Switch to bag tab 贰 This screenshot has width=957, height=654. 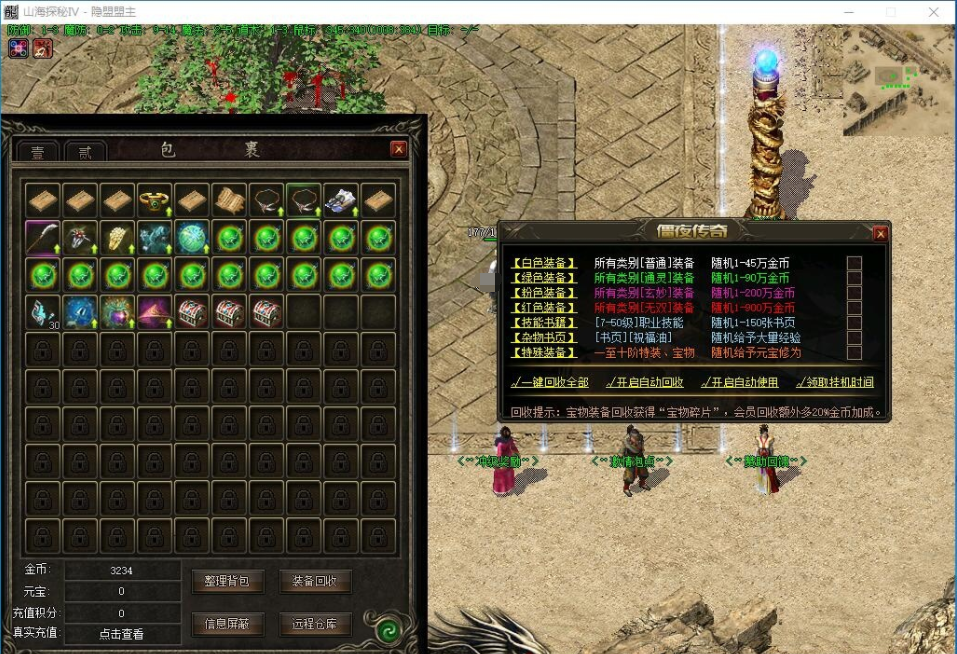pos(85,152)
